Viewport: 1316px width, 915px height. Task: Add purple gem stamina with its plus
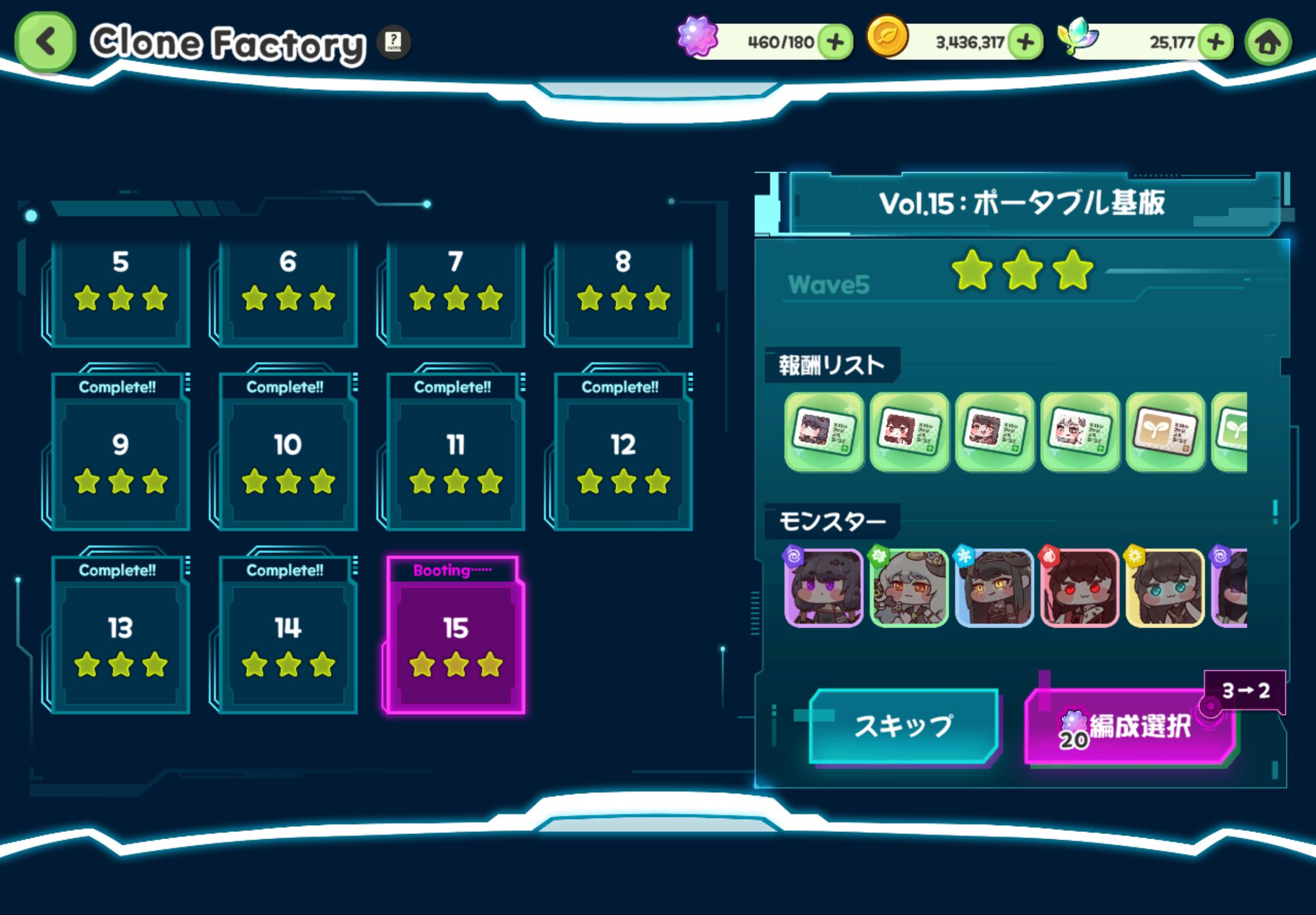tap(835, 42)
